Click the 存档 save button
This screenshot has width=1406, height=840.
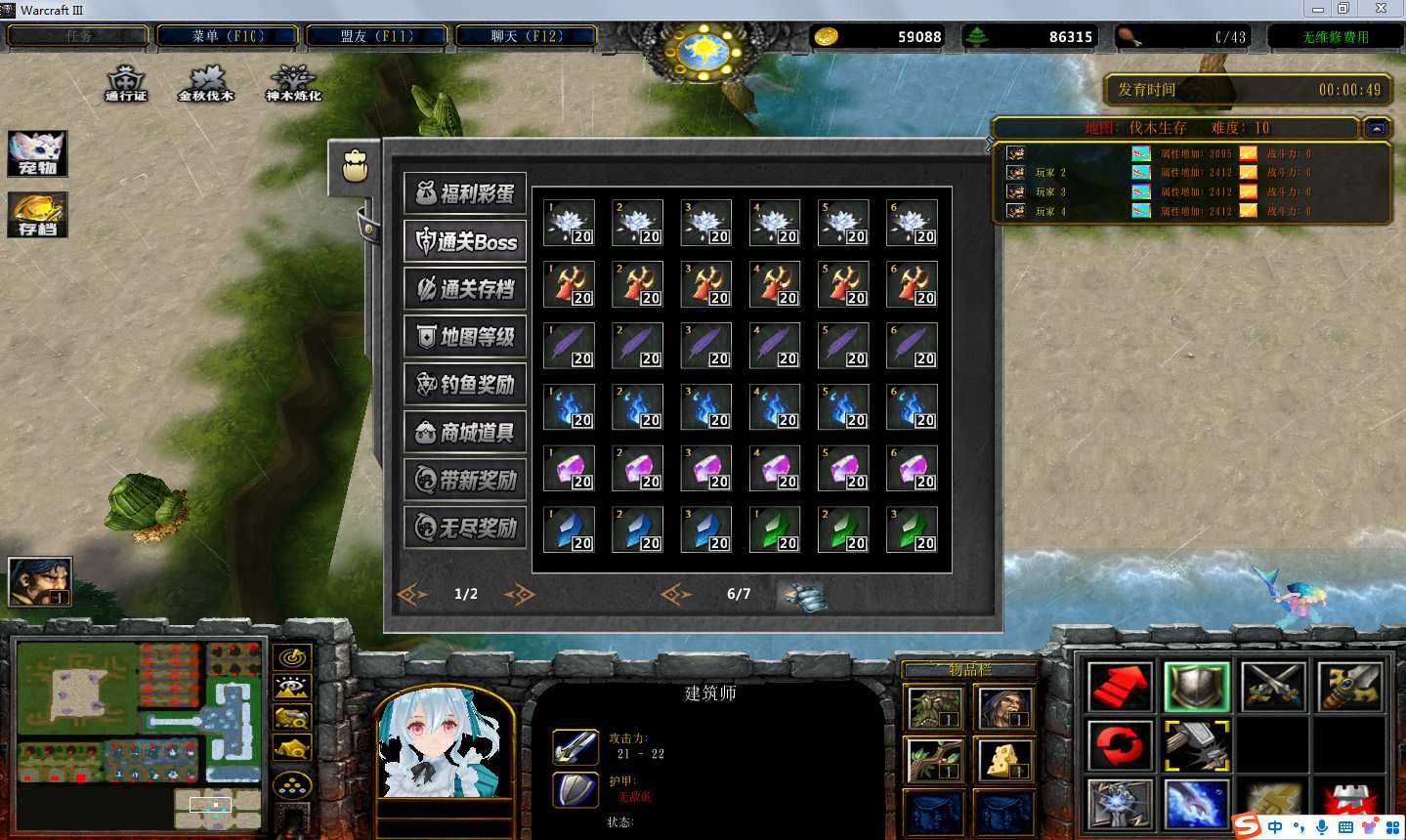pyautogui.click(x=37, y=214)
